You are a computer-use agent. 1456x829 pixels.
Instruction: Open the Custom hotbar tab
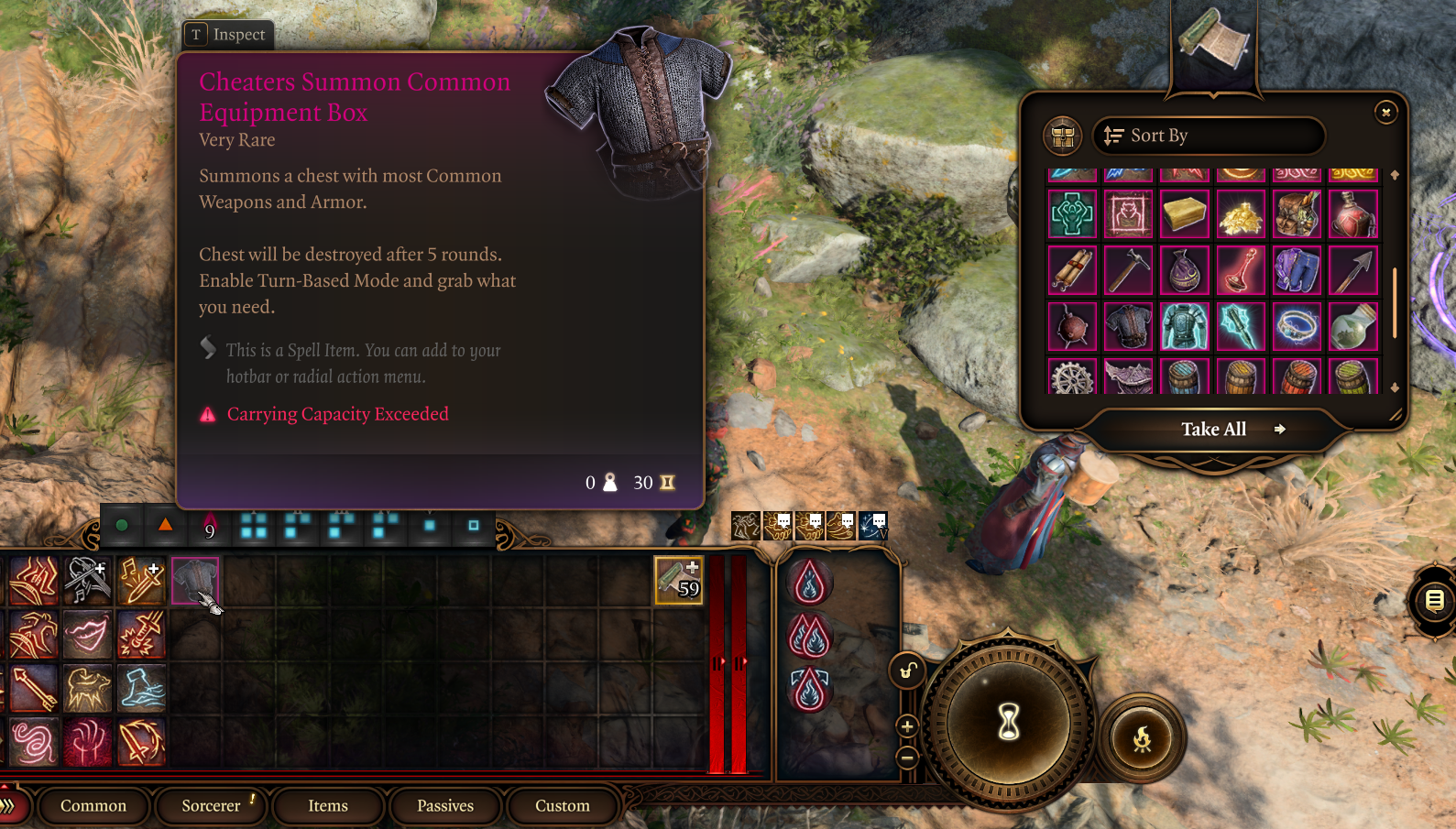coord(563,806)
